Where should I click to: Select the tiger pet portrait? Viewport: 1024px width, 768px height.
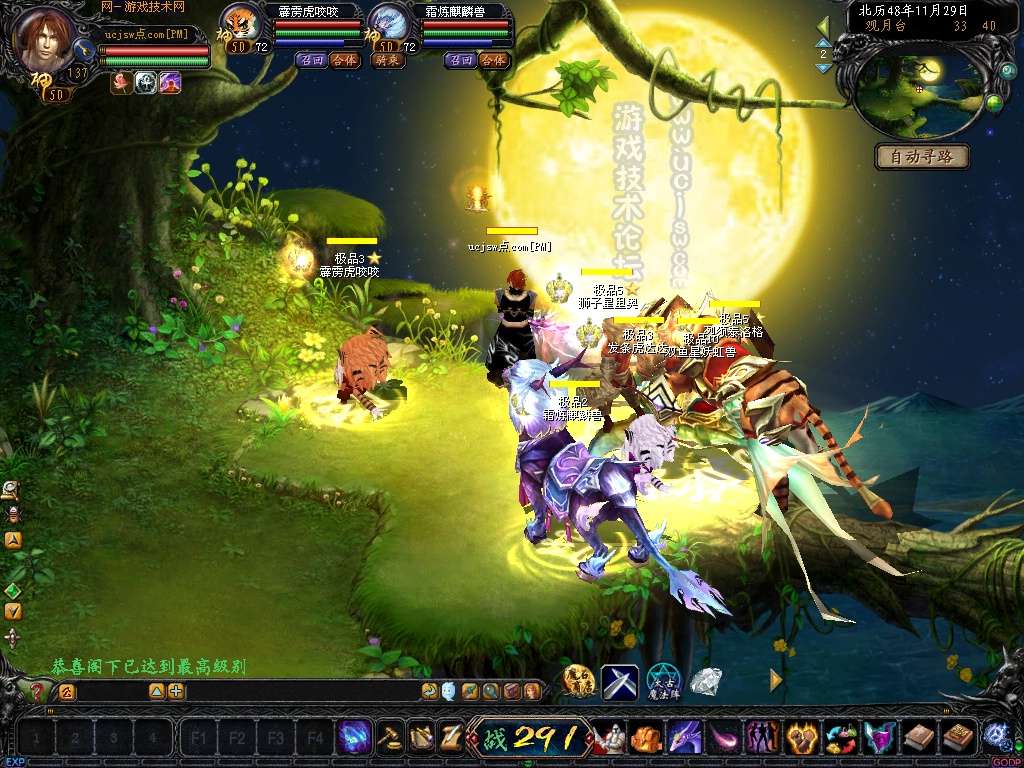(240, 22)
